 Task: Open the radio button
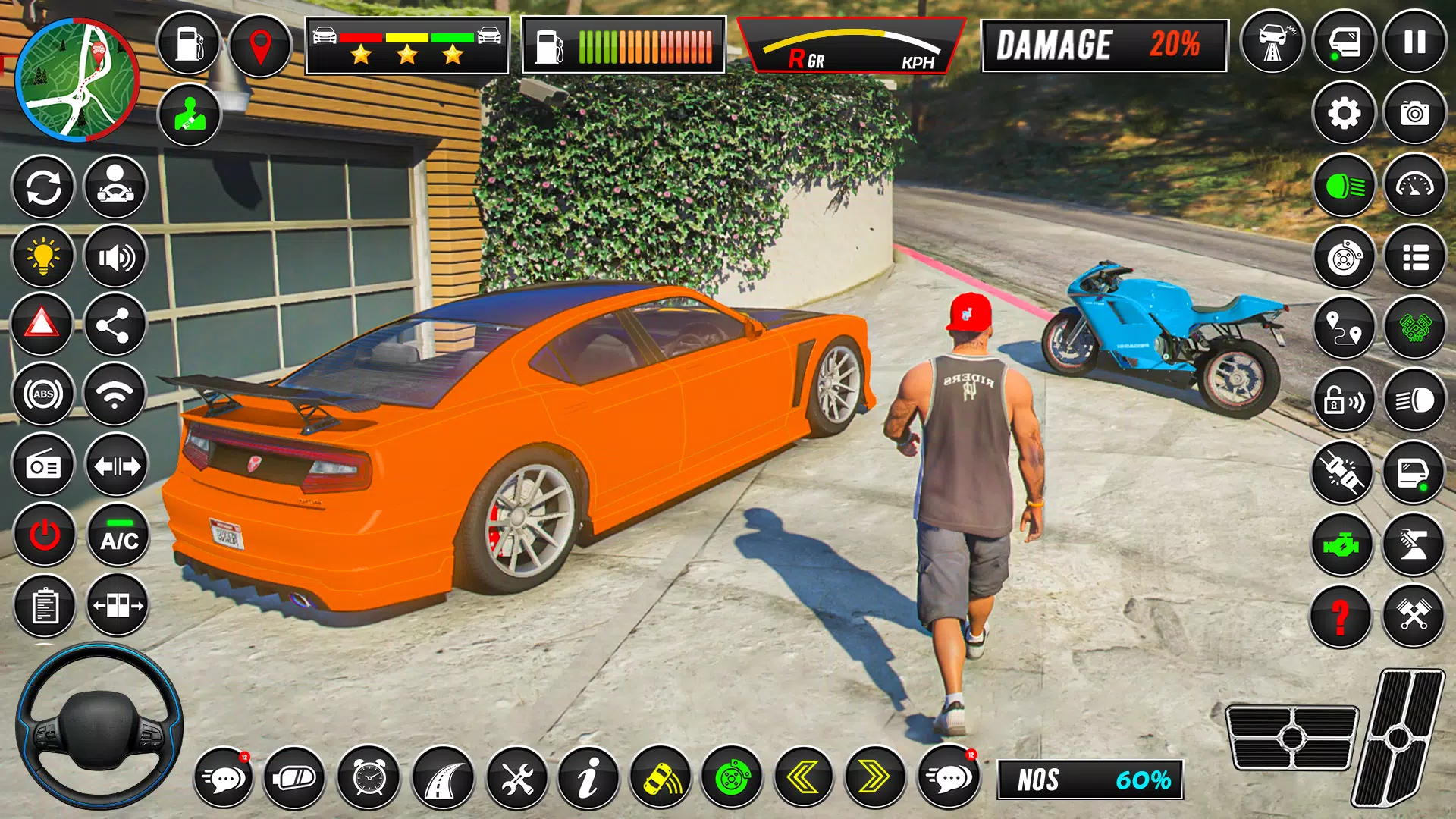(43, 466)
